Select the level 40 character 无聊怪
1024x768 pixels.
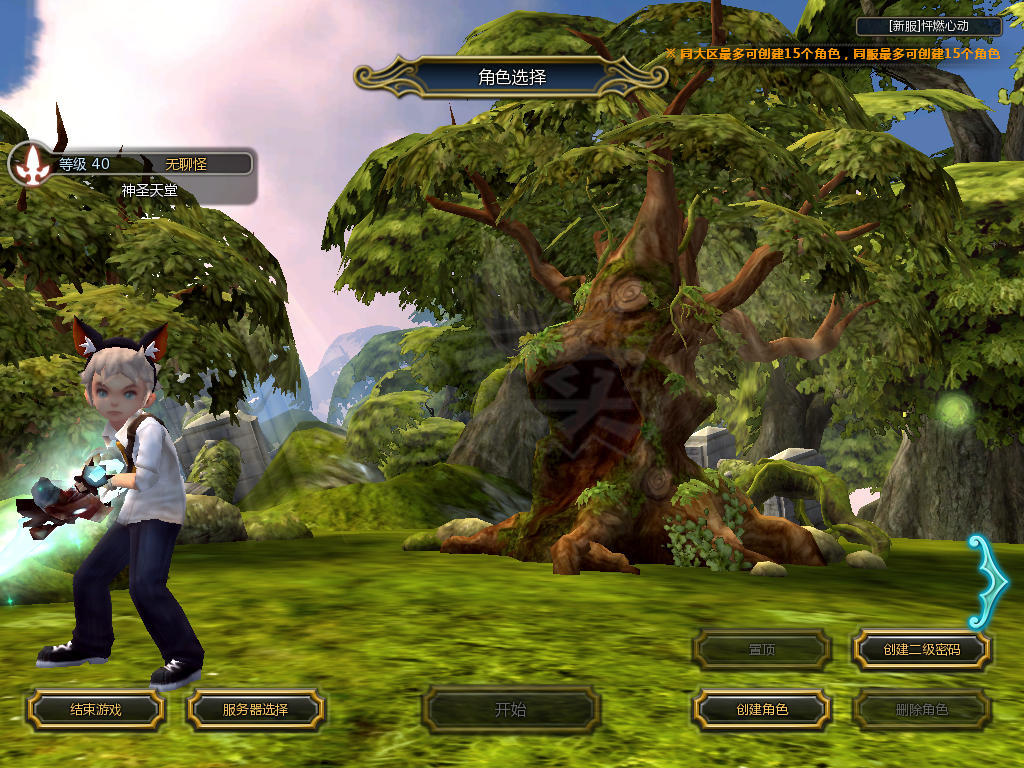pos(132,174)
